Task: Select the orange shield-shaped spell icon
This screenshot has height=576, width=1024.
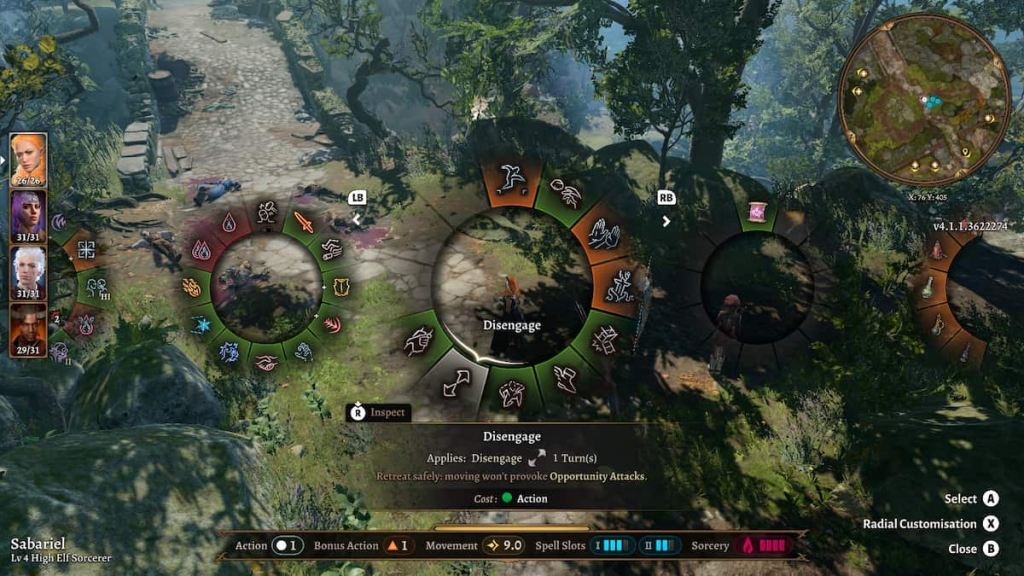Action: point(341,289)
